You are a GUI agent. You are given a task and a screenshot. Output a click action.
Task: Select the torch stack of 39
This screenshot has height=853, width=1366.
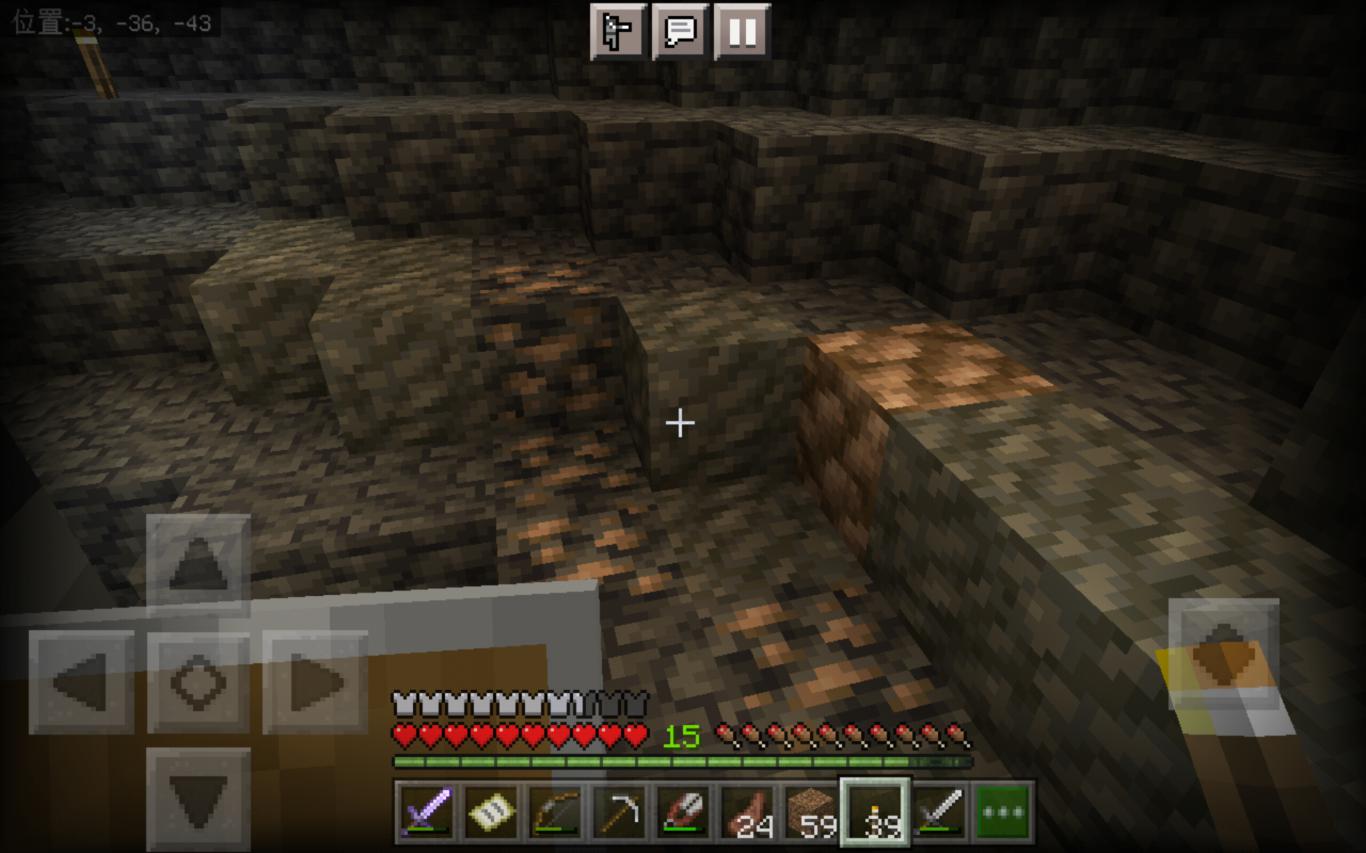click(x=875, y=811)
